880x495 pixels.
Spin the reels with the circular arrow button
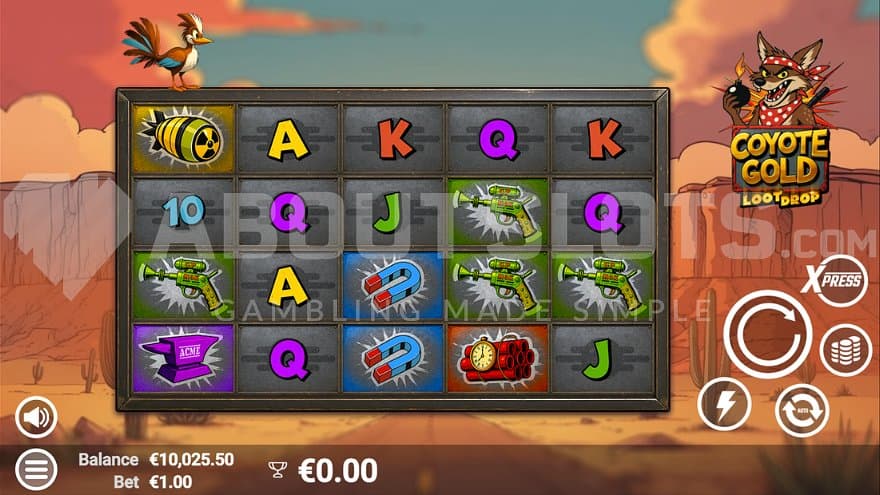tap(766, 333)
